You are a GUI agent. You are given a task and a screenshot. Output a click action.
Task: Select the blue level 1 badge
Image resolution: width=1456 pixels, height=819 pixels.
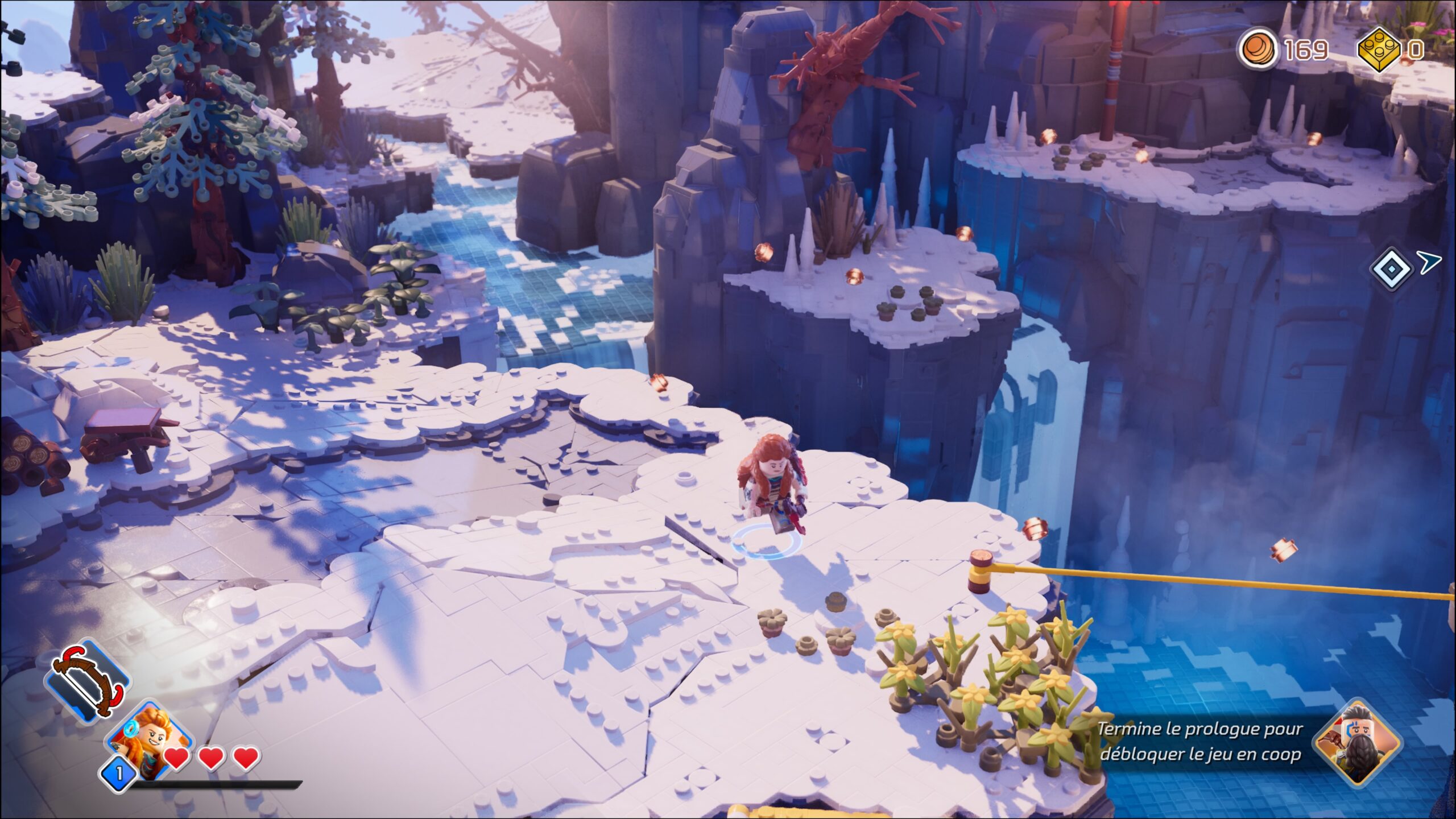click(119, 773)
